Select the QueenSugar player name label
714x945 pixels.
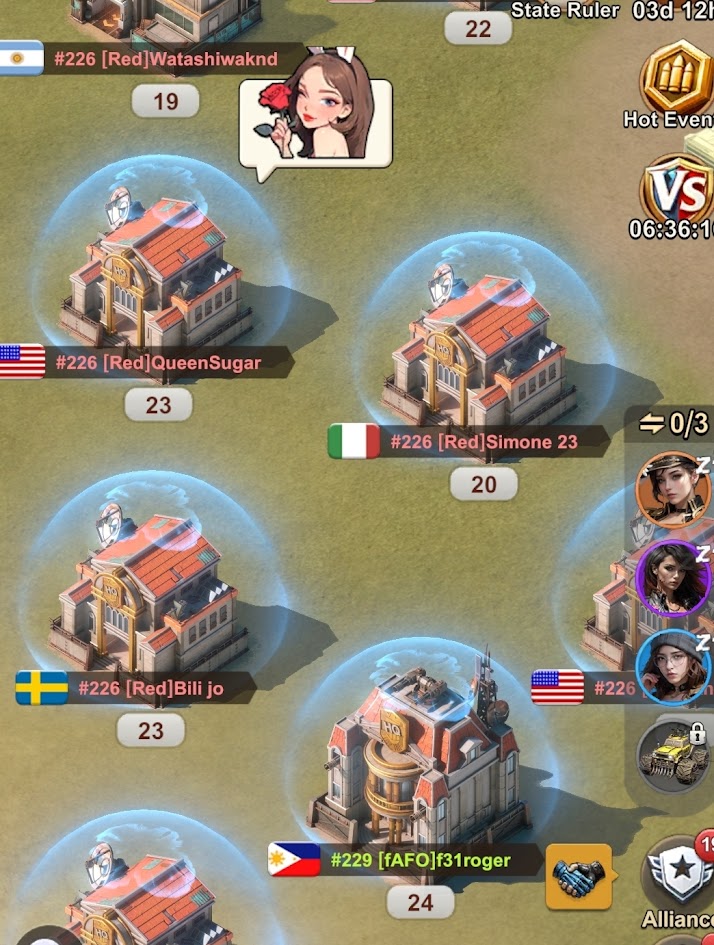pyautogui.click(x=158, y=362)
